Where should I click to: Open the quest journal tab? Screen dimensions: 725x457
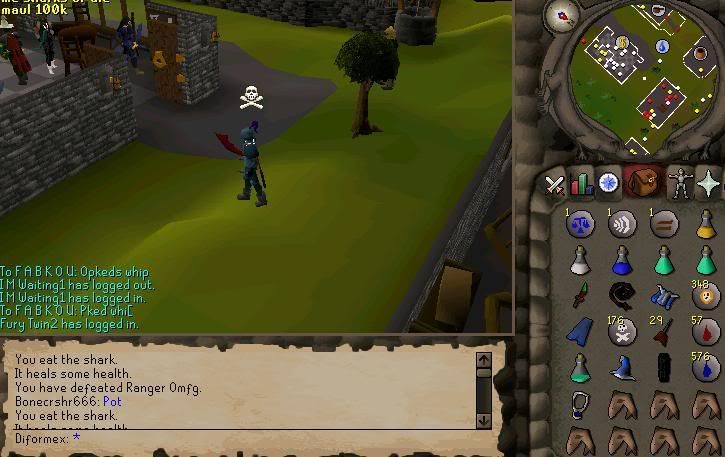(x=608, y=184)
